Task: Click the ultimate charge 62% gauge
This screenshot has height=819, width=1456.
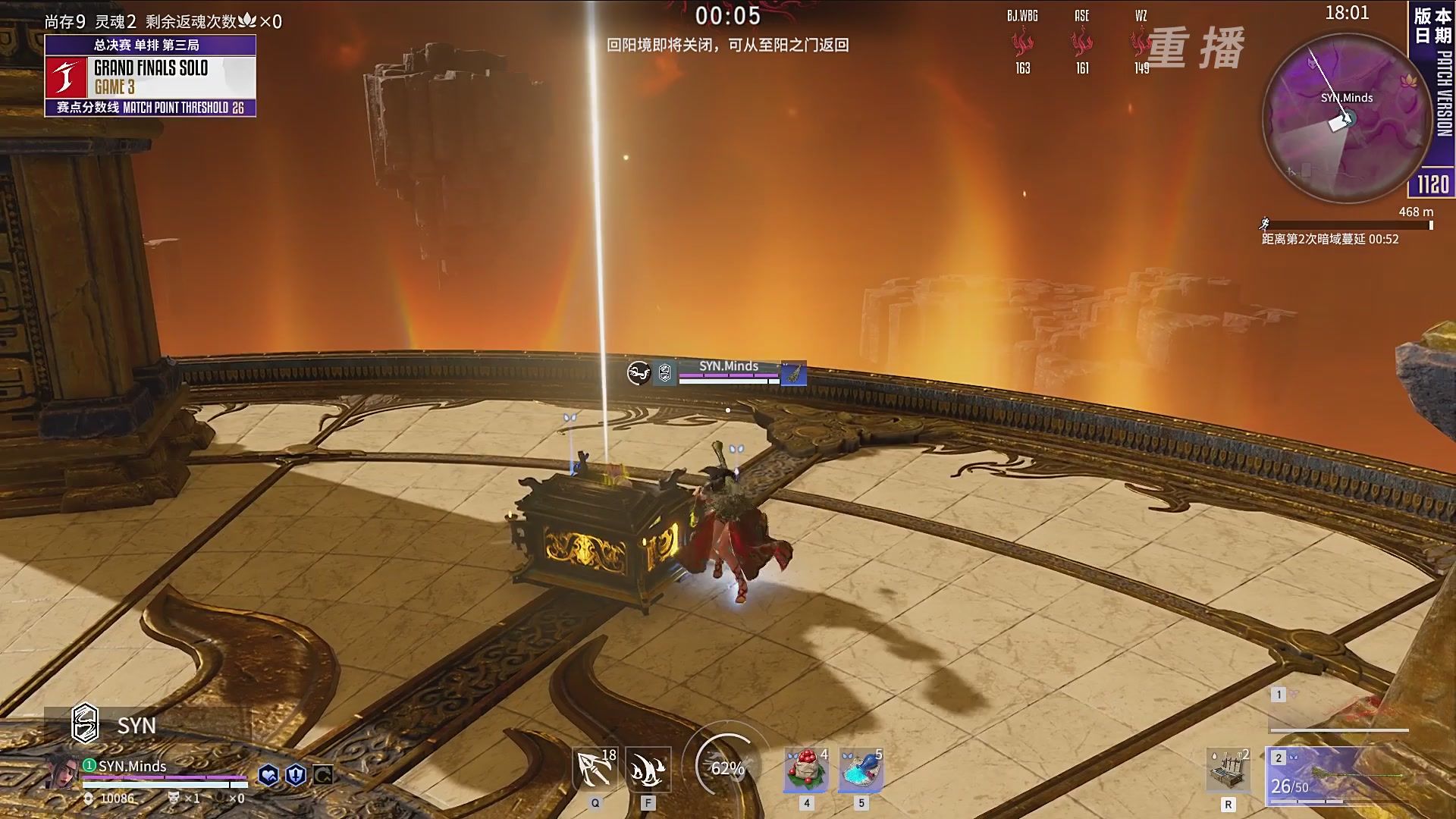Action: point(727,767)
